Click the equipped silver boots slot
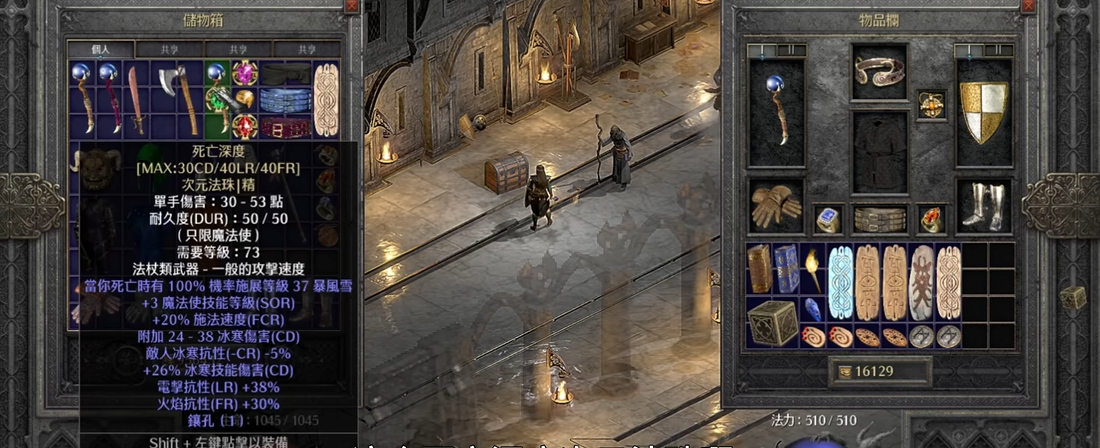 pyautogui.click(x=984, y=206)
